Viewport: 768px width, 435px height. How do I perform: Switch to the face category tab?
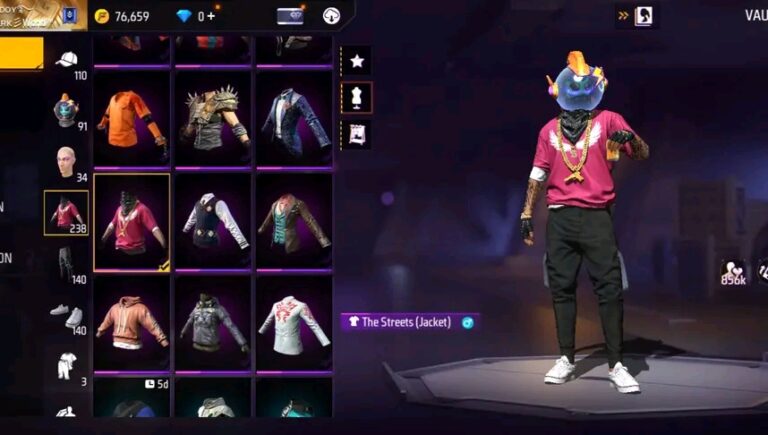tap(67, 161)
